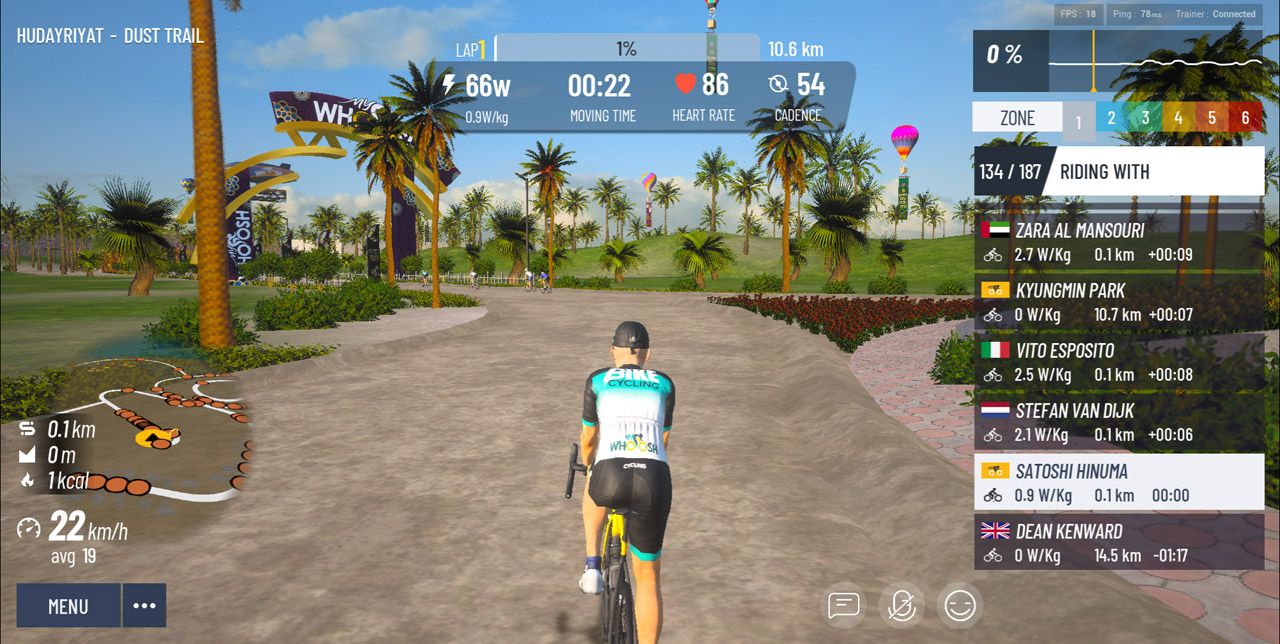The width and height of the screenshot is (1280, 644).
Task: Open the smiley emoji reactions button
Action: tap(960, 605)
